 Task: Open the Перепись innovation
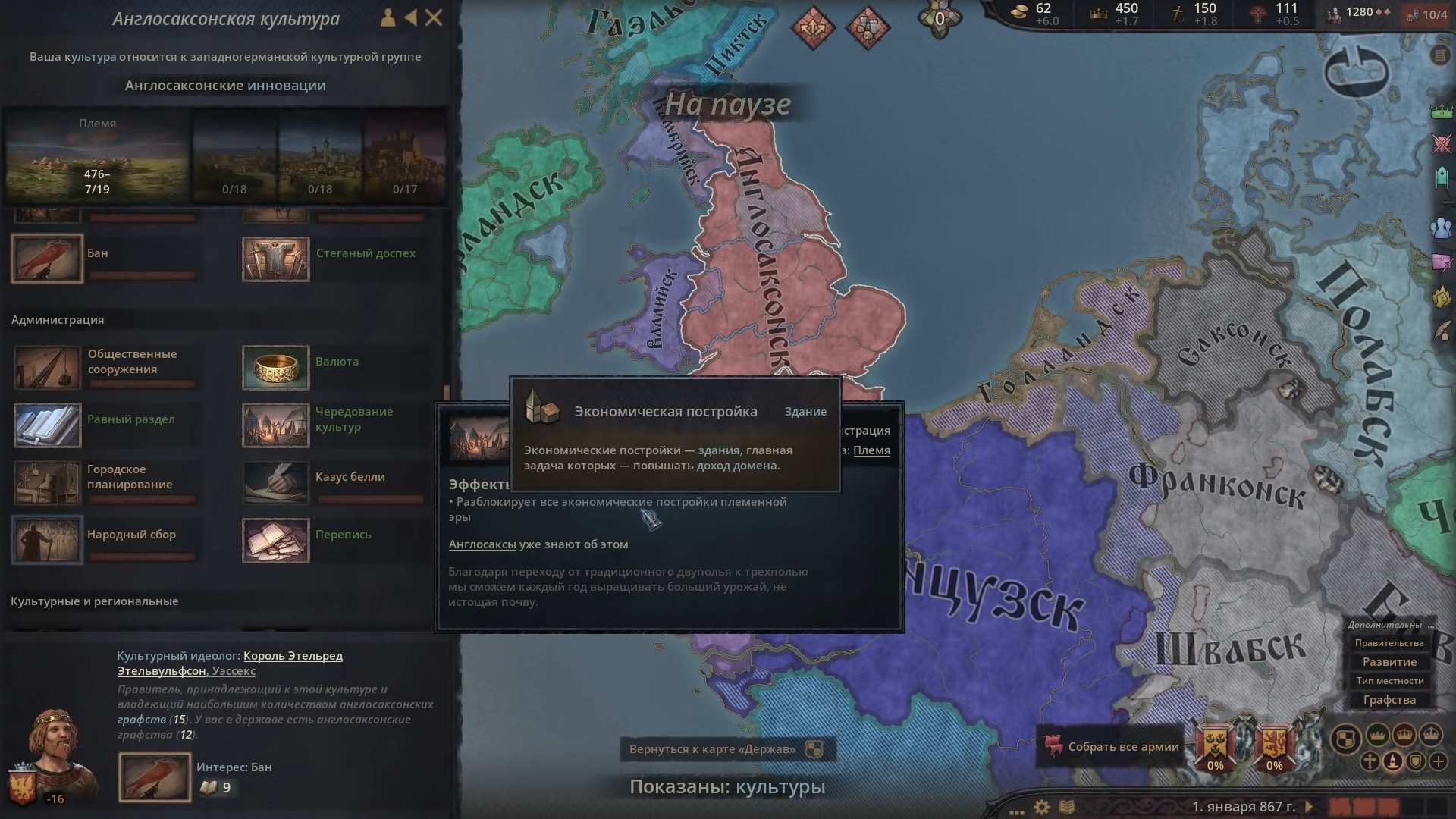tap(276, 540)
